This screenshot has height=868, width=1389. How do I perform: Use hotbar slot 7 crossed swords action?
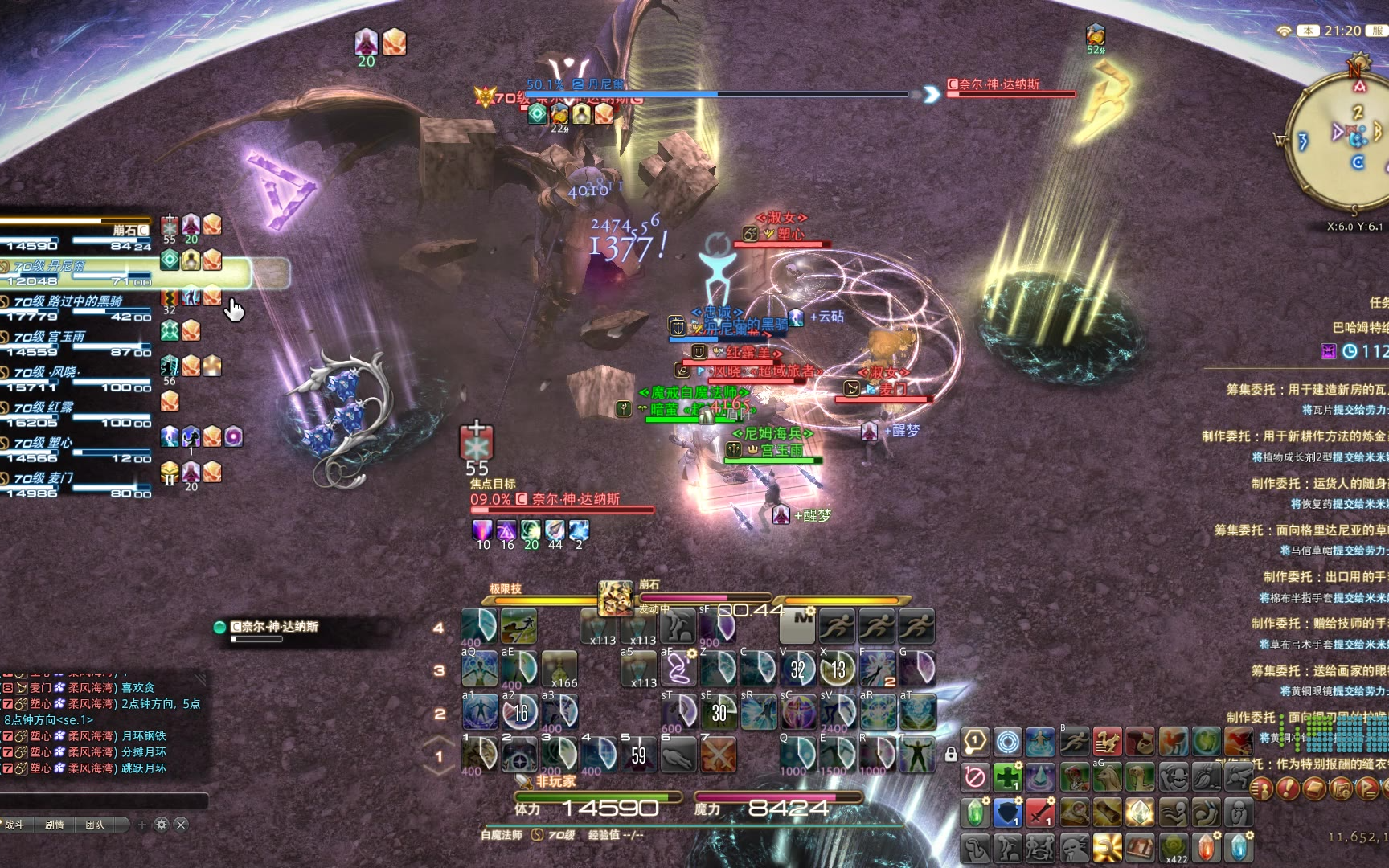tap(718, 755)
